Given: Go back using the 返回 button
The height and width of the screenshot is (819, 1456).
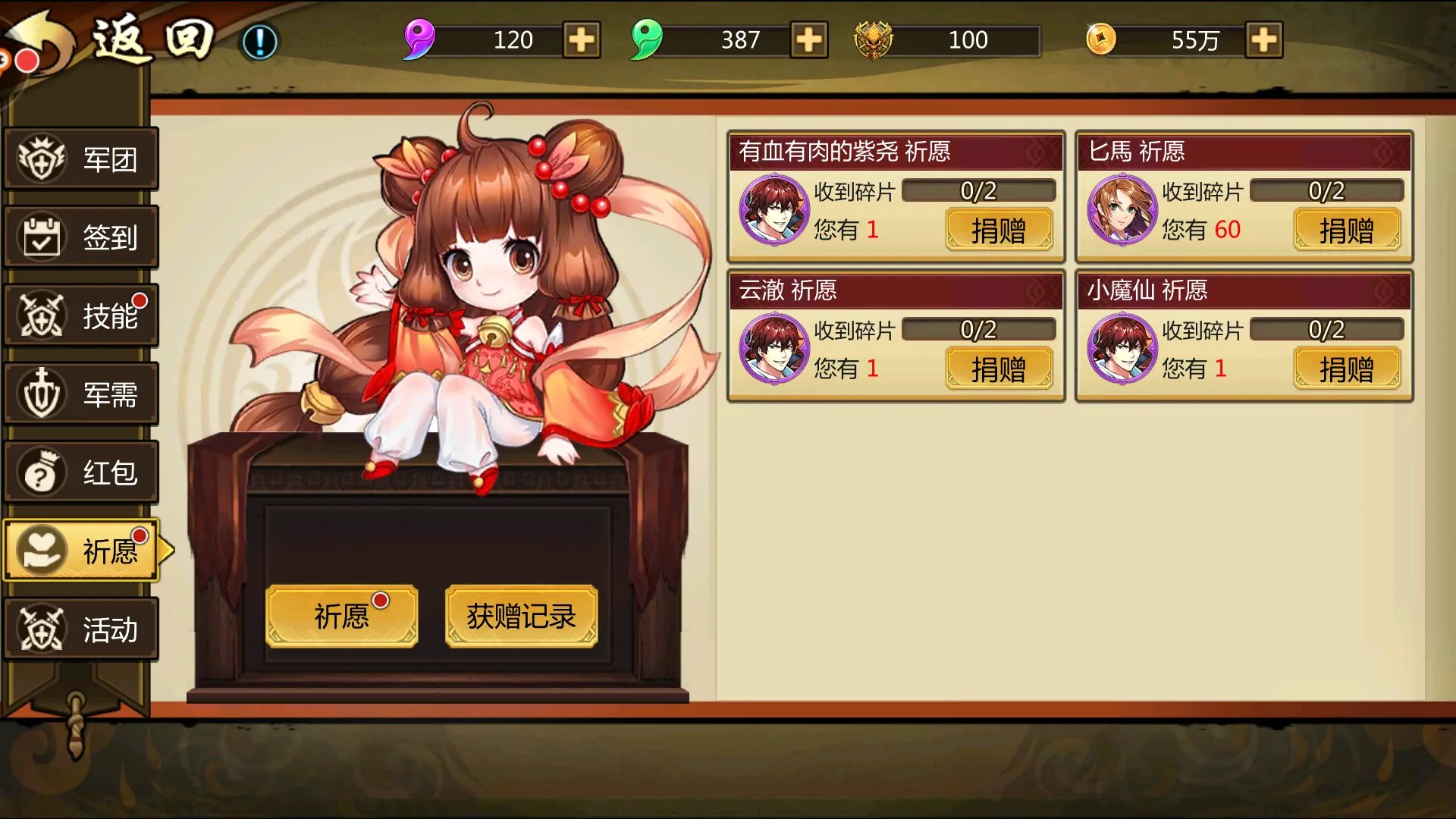Looking at the screenshot, I should tap(114, 39).
